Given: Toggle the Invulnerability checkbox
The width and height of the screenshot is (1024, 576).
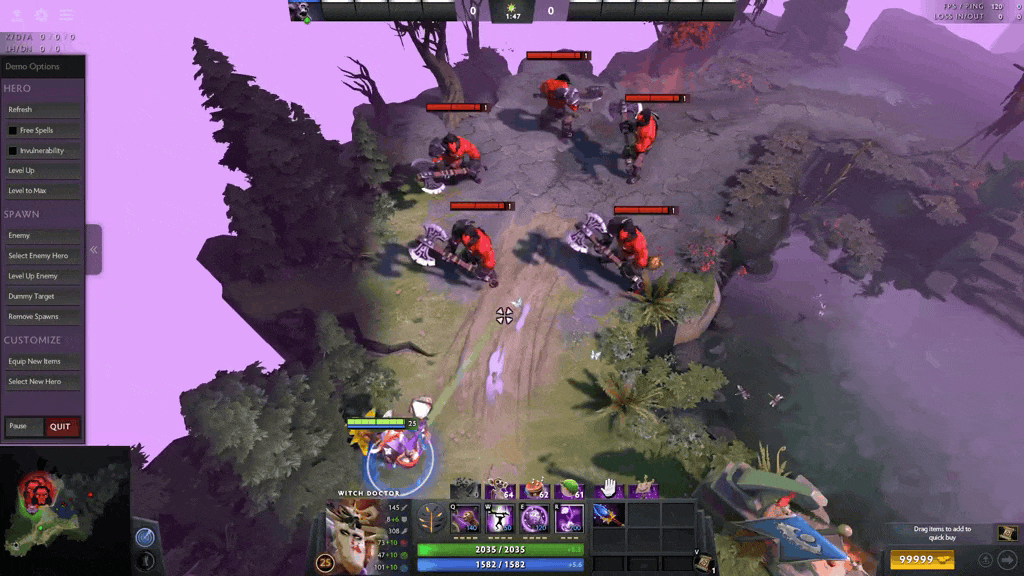Looking at the screenshot, I should (13, 151).
